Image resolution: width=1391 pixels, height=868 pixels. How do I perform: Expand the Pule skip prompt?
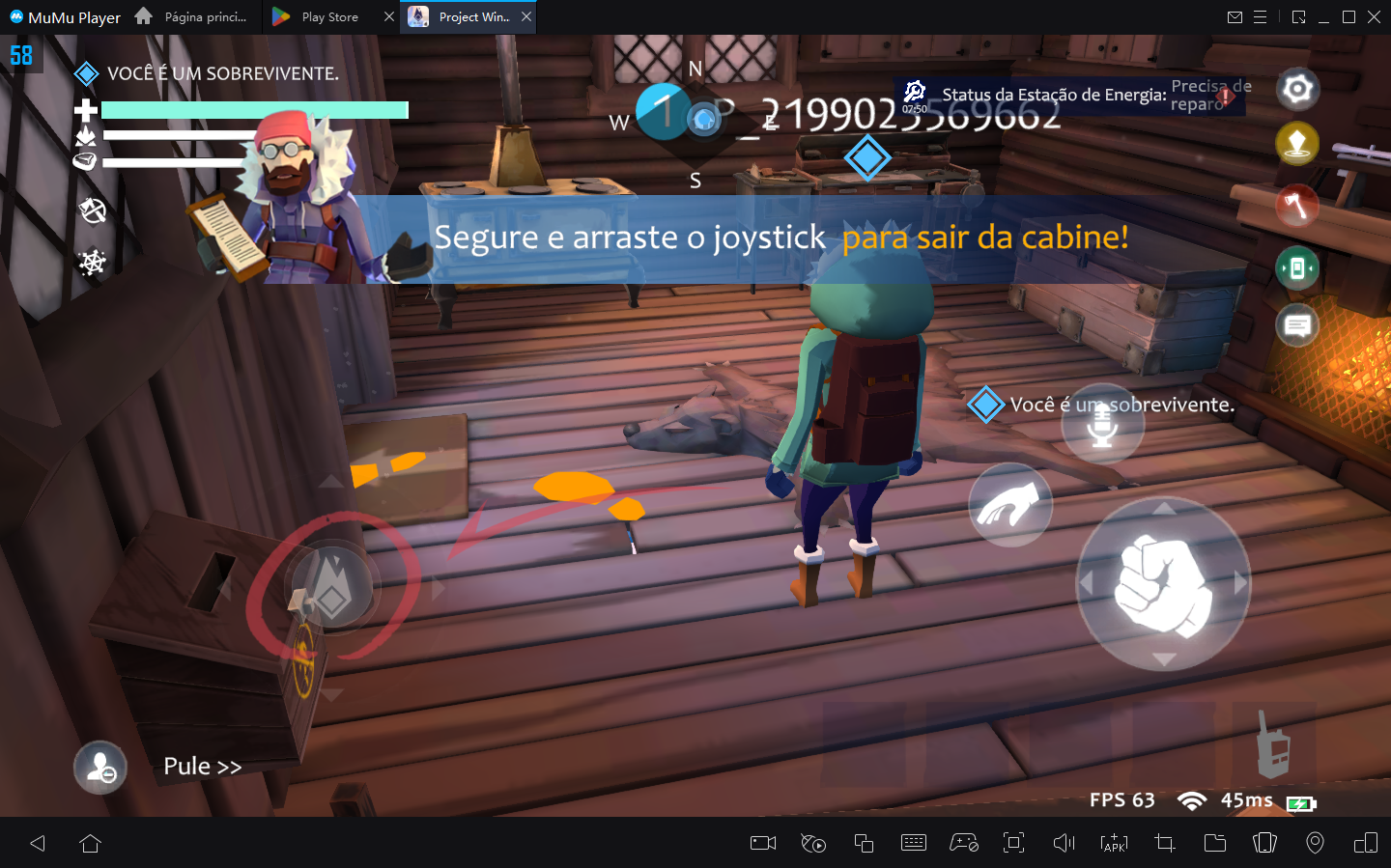coord(202,765)
